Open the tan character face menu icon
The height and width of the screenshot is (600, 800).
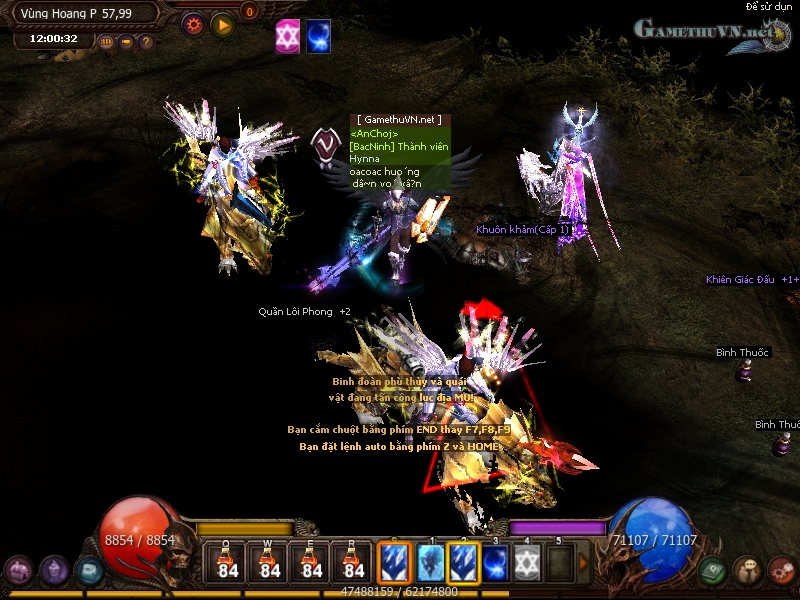(x=746, y=570)
